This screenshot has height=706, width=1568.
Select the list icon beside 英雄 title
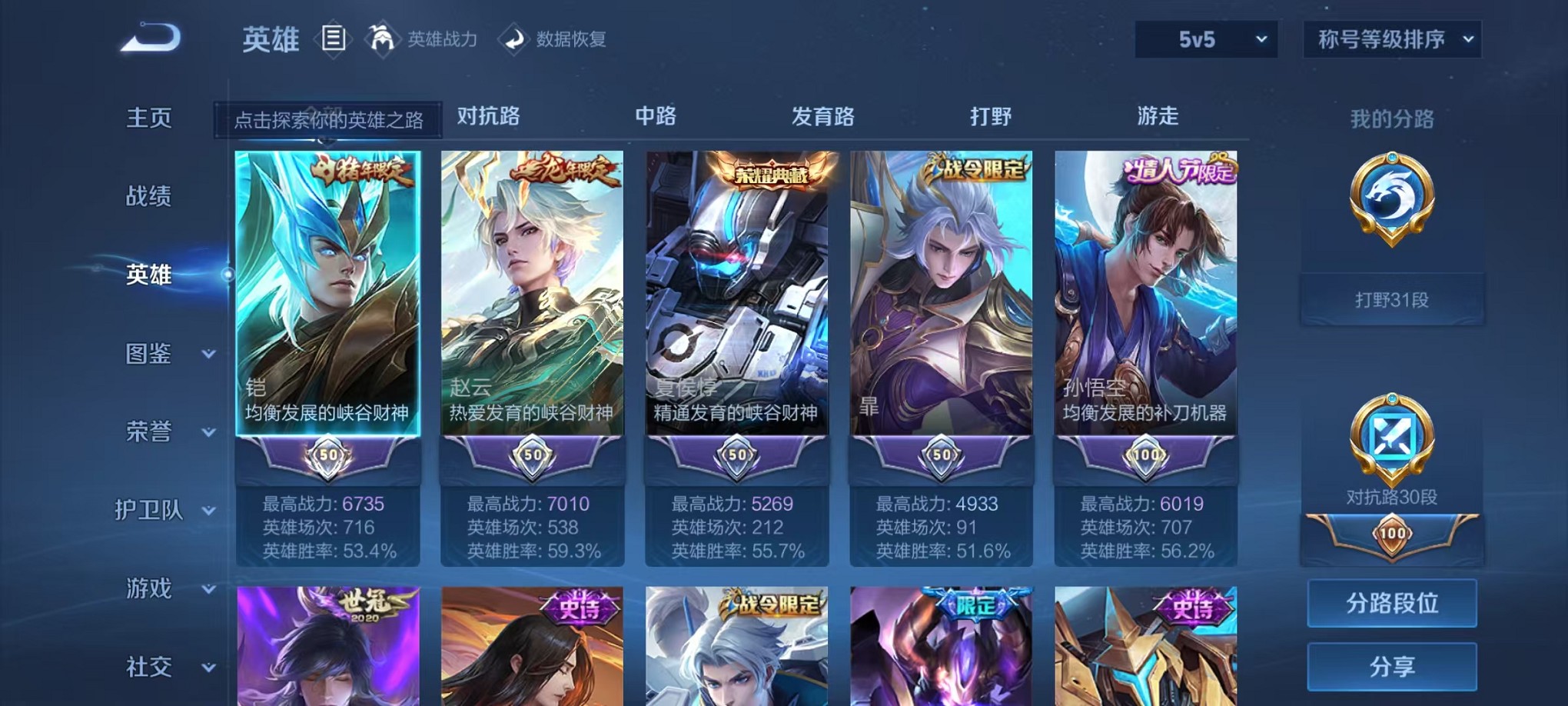pos(333,38)
